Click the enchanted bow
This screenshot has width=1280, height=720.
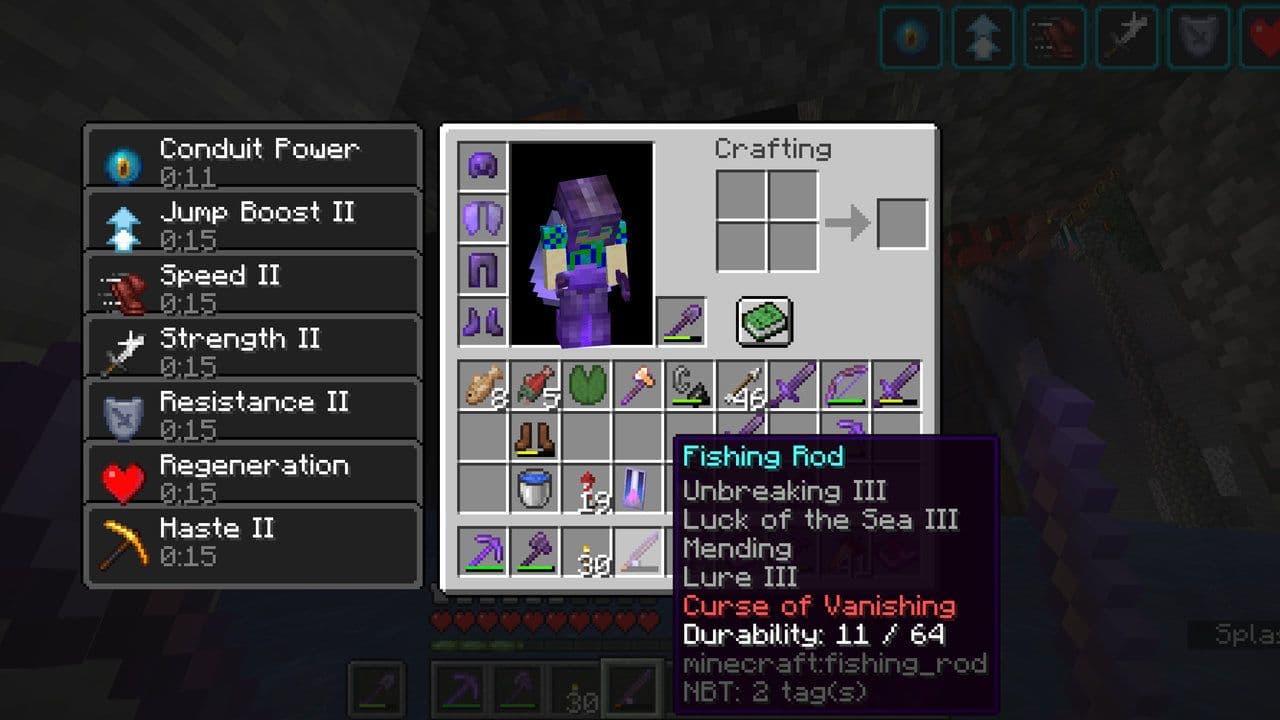point(847,385)
